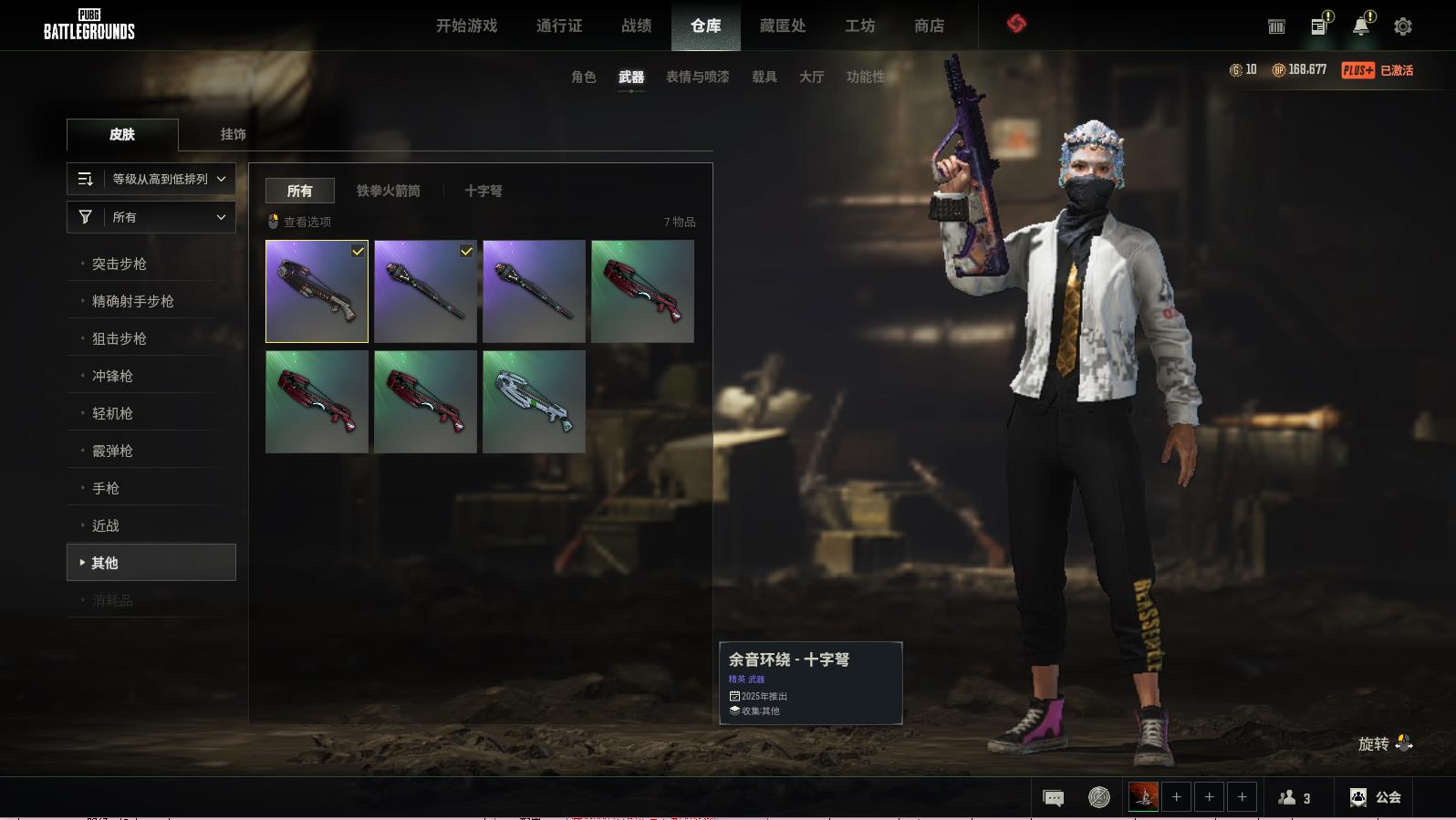Open the settings gear icon
1456x820 pixels.
click(1402, 26)
